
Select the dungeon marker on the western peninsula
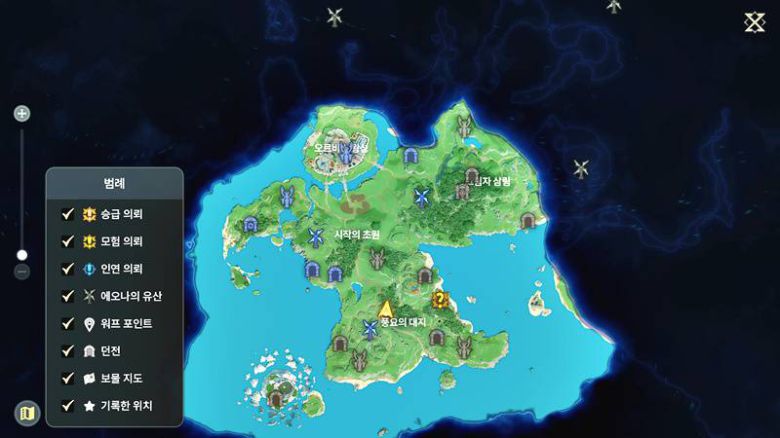pos(250,224)
